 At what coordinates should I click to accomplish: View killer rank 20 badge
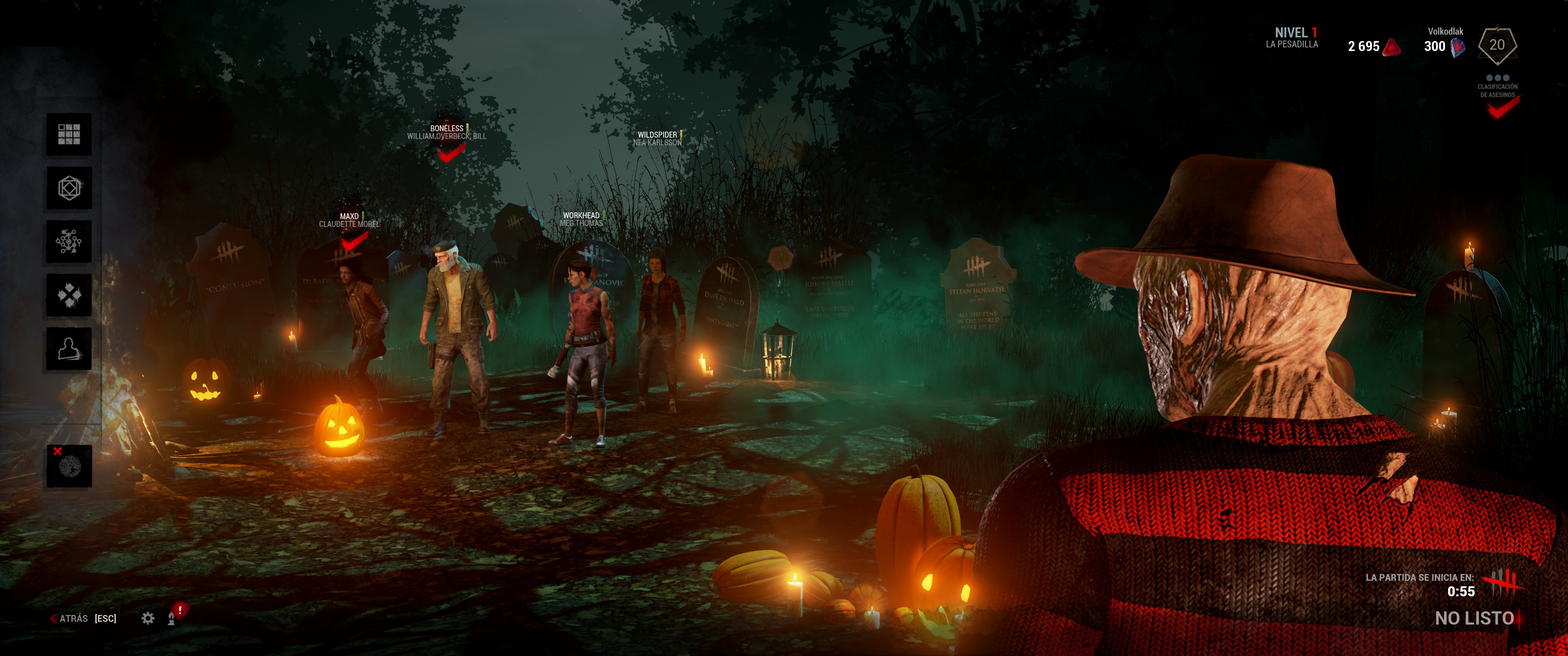pos(1497,45)
